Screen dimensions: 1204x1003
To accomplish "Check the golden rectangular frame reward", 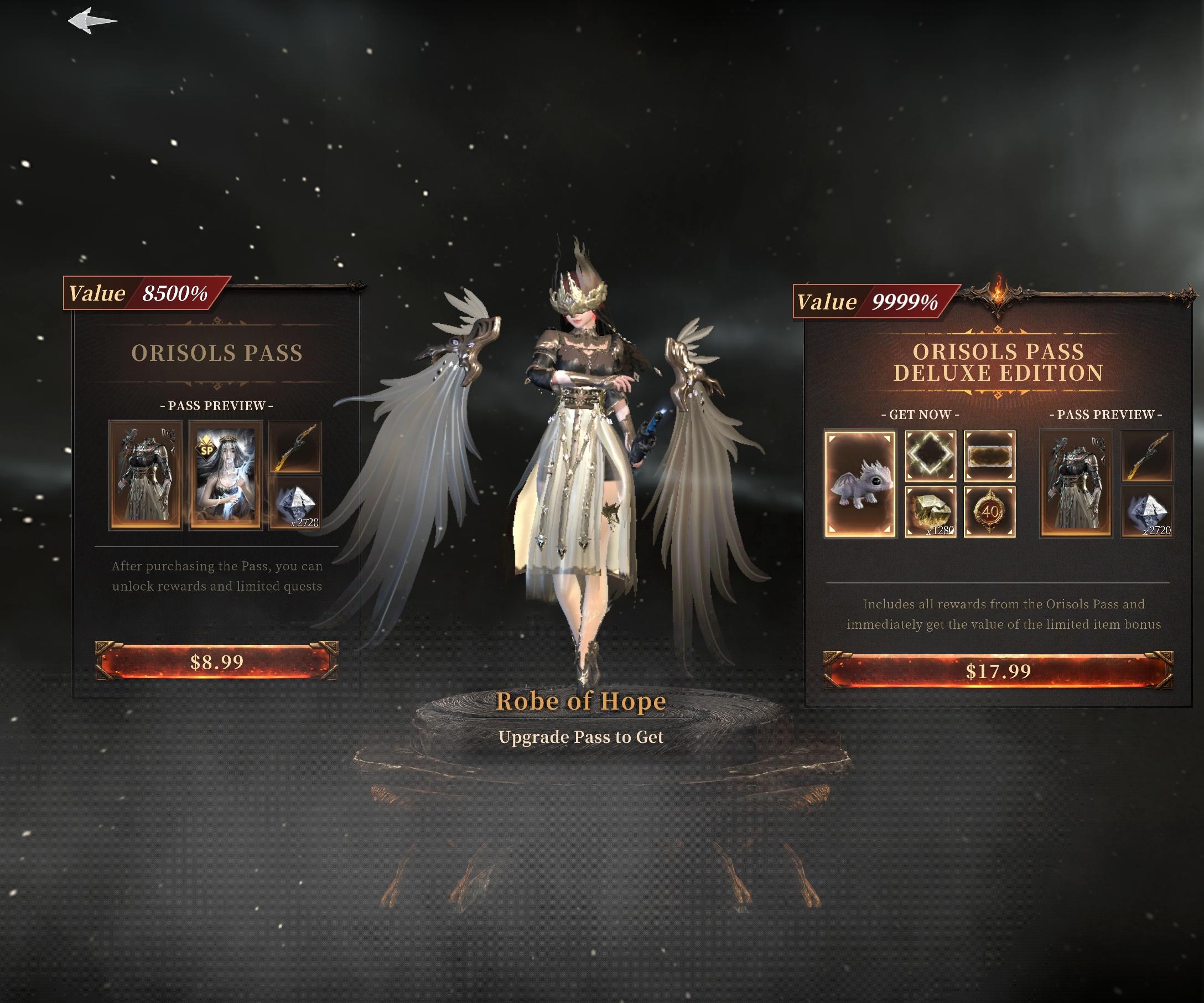I will [x=989, y=456].
